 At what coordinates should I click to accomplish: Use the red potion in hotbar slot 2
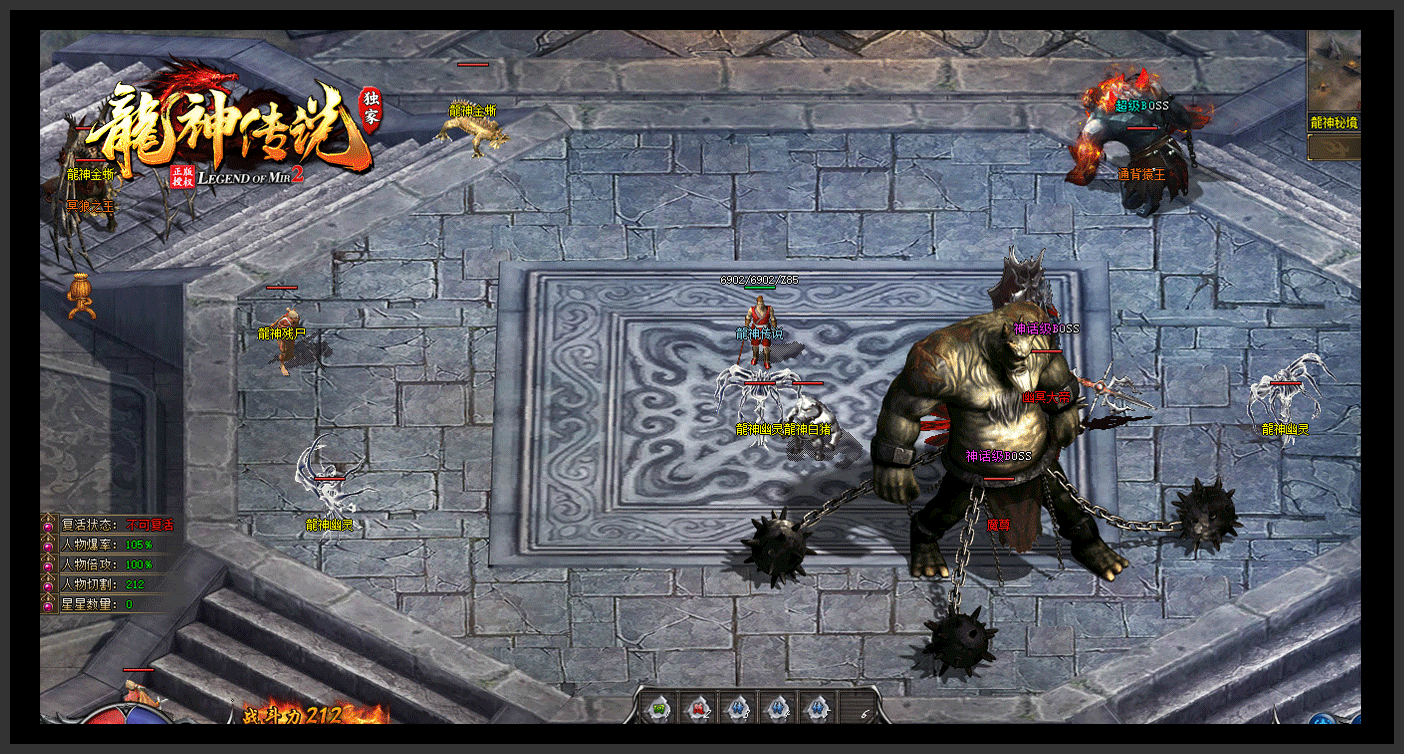[x=698, y=708]
